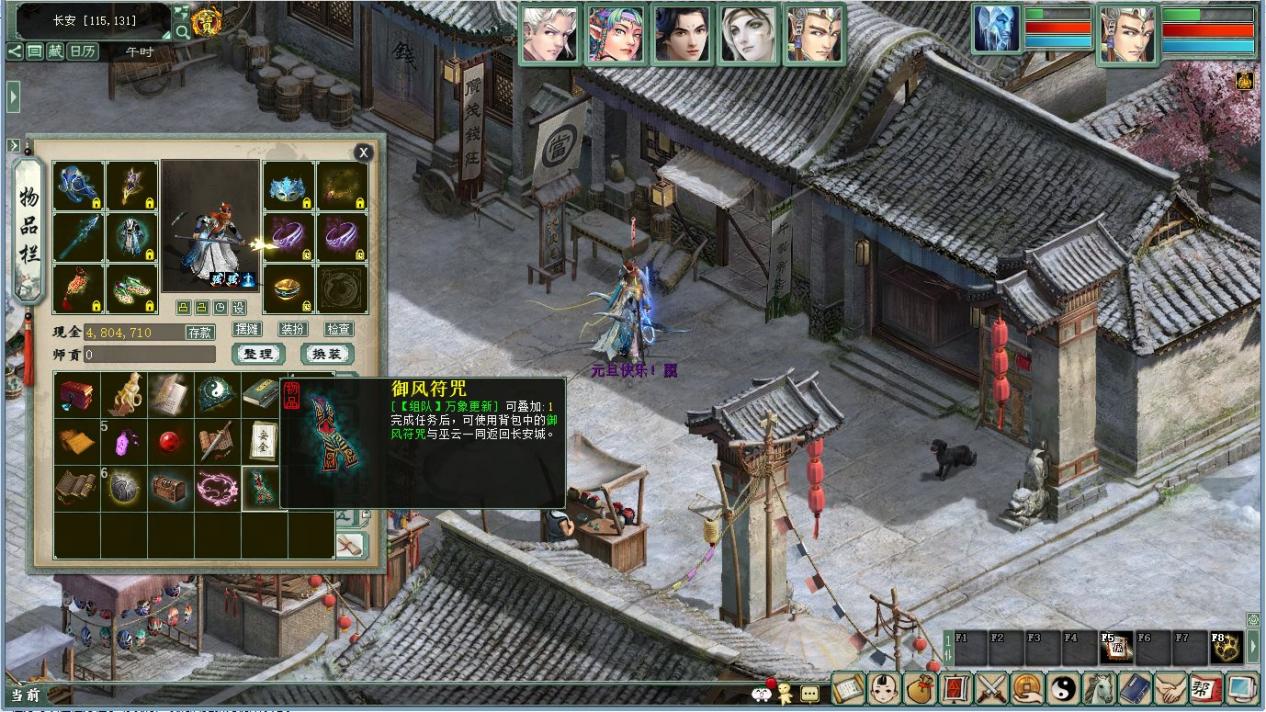Activate the F8 golden paw skill
Screen dimensions: 1266x712
(x=1226, y=648)
